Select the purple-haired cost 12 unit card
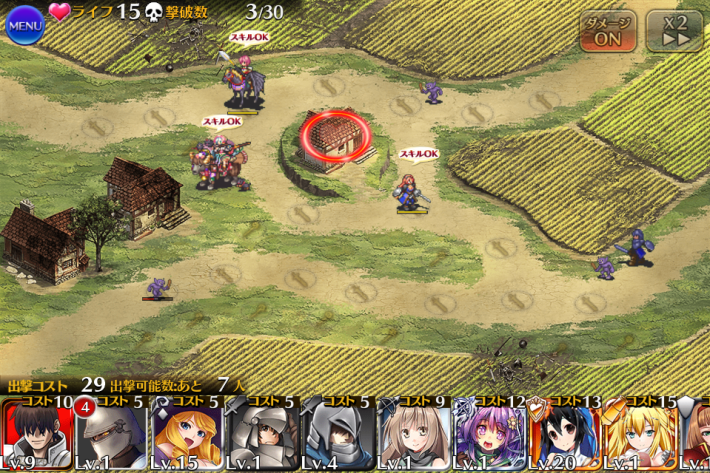Viewport: 710px width, 473px height. (x=489, y=436)
